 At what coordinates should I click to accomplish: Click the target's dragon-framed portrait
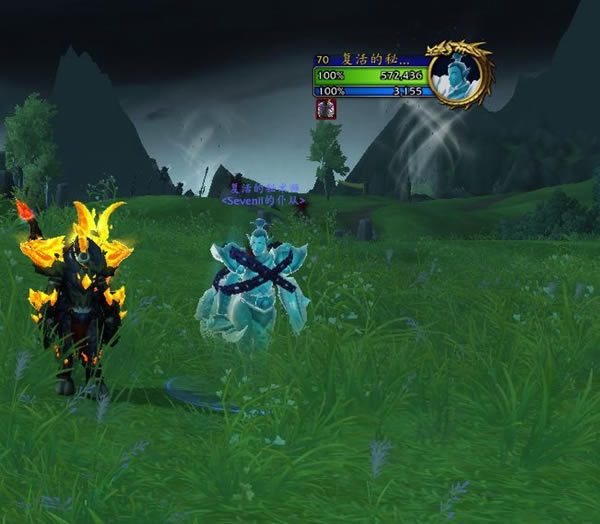coord(461,74)
